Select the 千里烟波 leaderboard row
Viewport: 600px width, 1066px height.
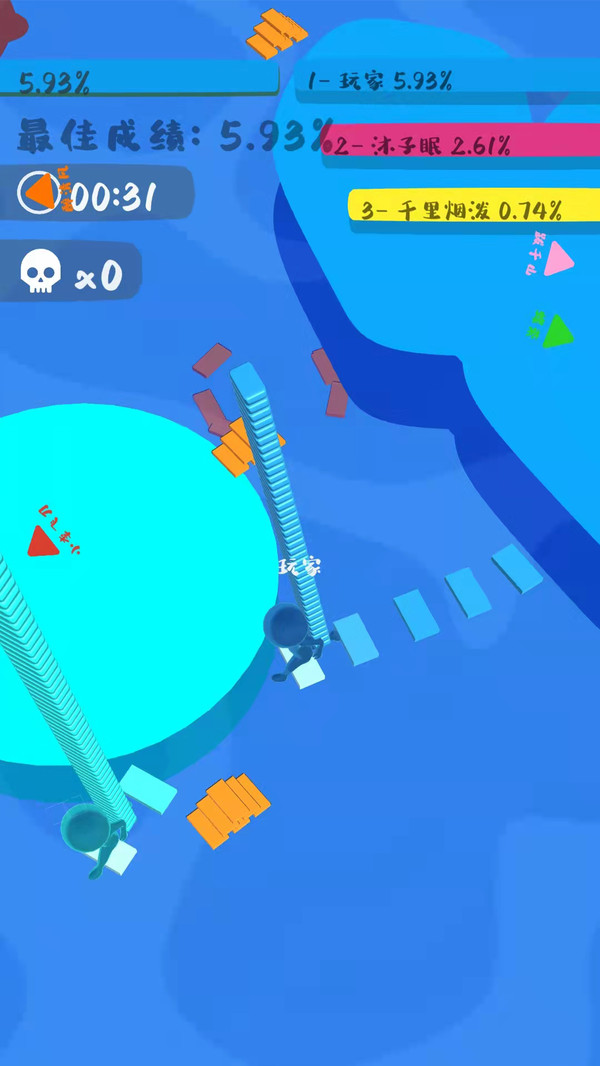(x=472, y=208)
